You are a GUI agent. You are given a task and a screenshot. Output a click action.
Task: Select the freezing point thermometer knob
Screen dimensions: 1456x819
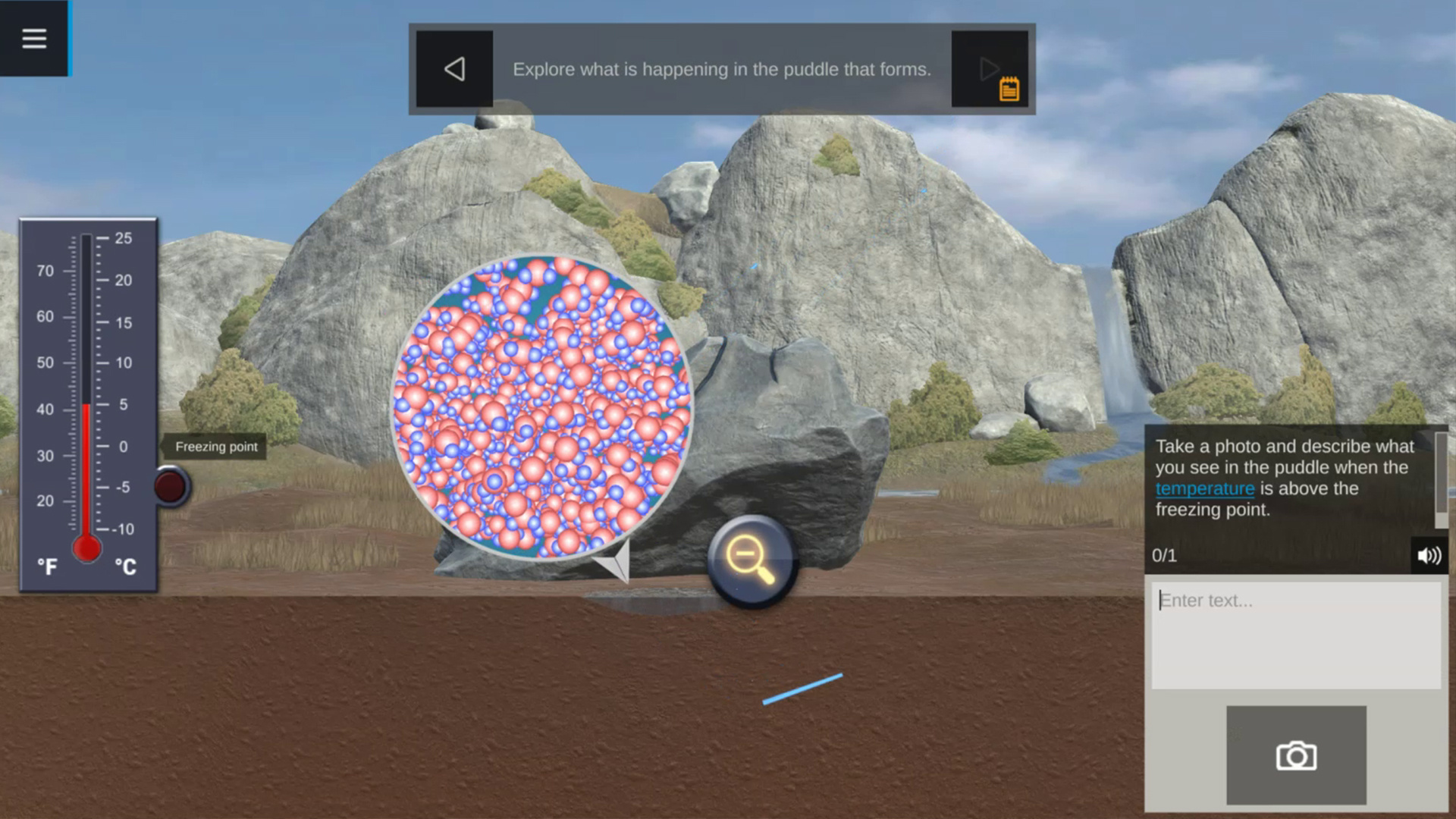coord(171,486)
